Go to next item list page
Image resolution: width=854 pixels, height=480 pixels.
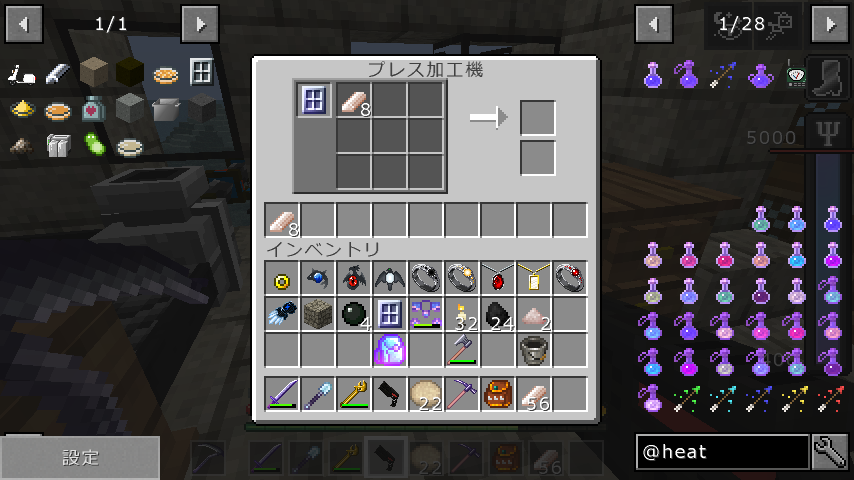pos(830,22)
